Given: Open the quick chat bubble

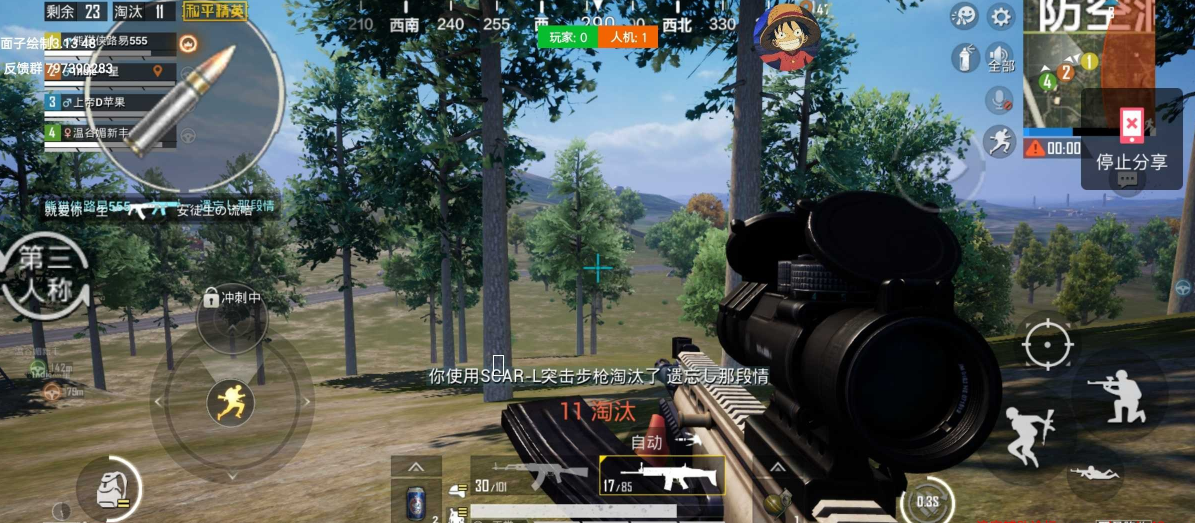Looking at the screenshot, I should pos(1127,180).
